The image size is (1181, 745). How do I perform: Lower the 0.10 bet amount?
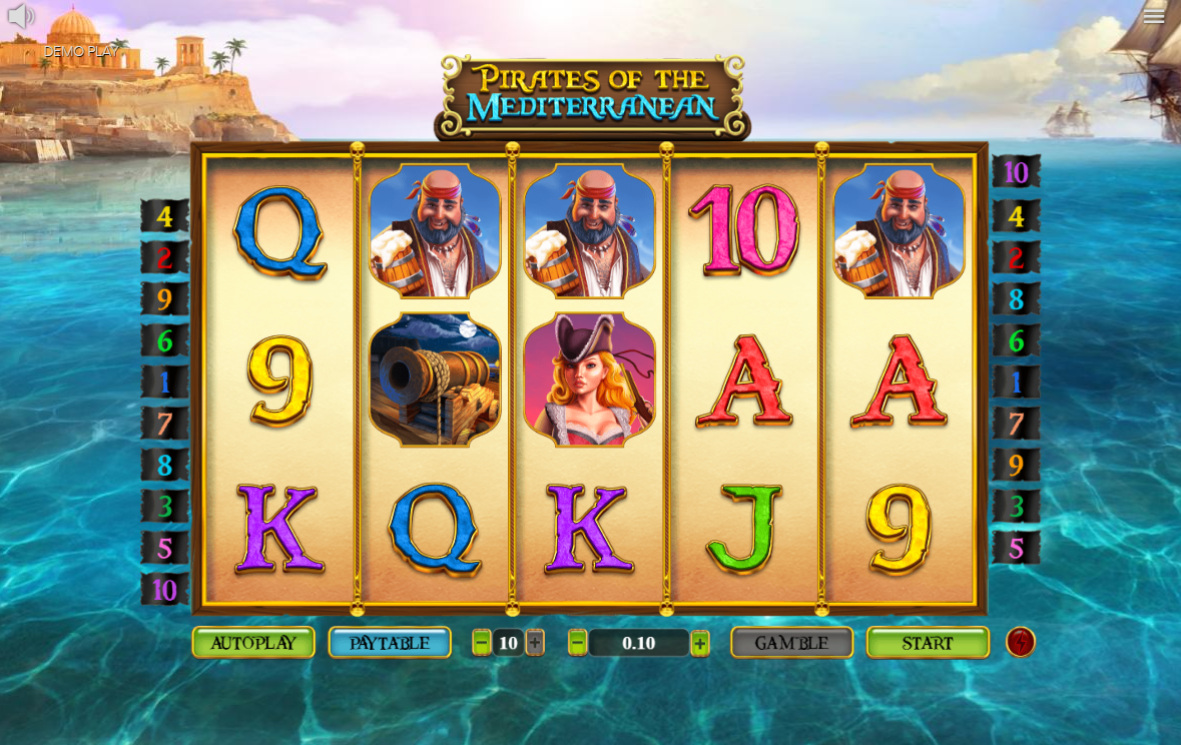pyautogui.click(x=577, y=643)
